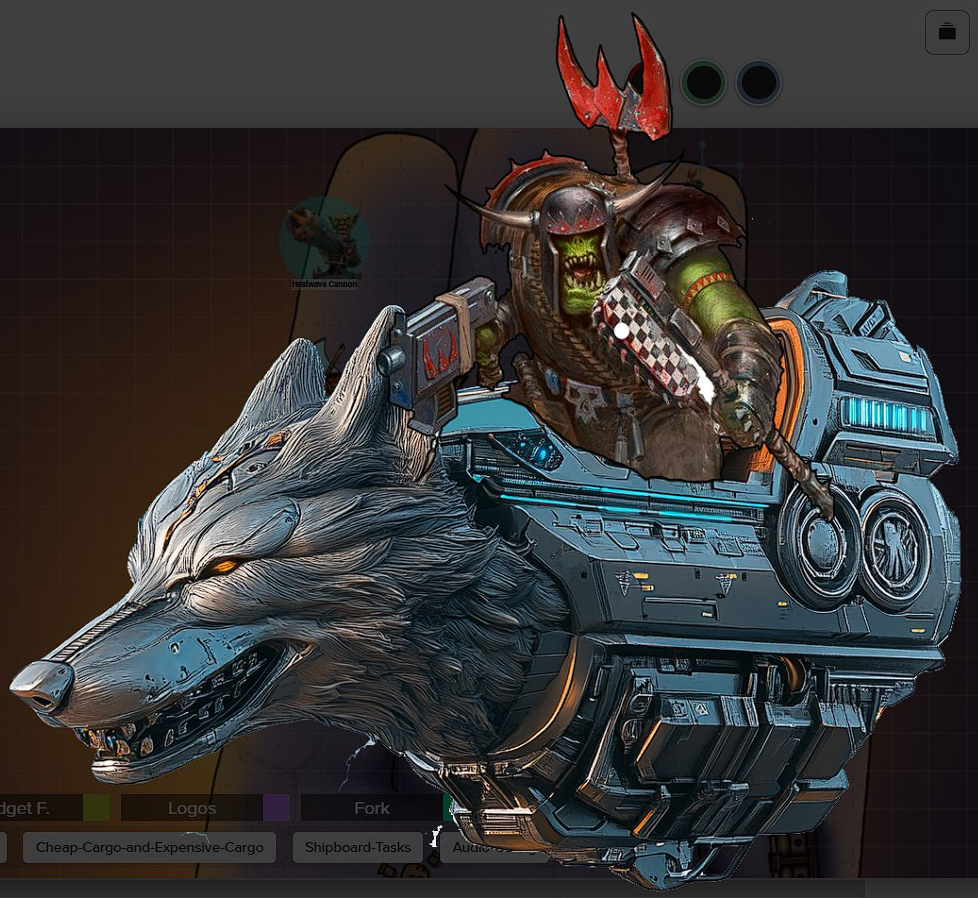Click the green-ringed circle
This screenshot has height=898, width=978.
[703, 83]
